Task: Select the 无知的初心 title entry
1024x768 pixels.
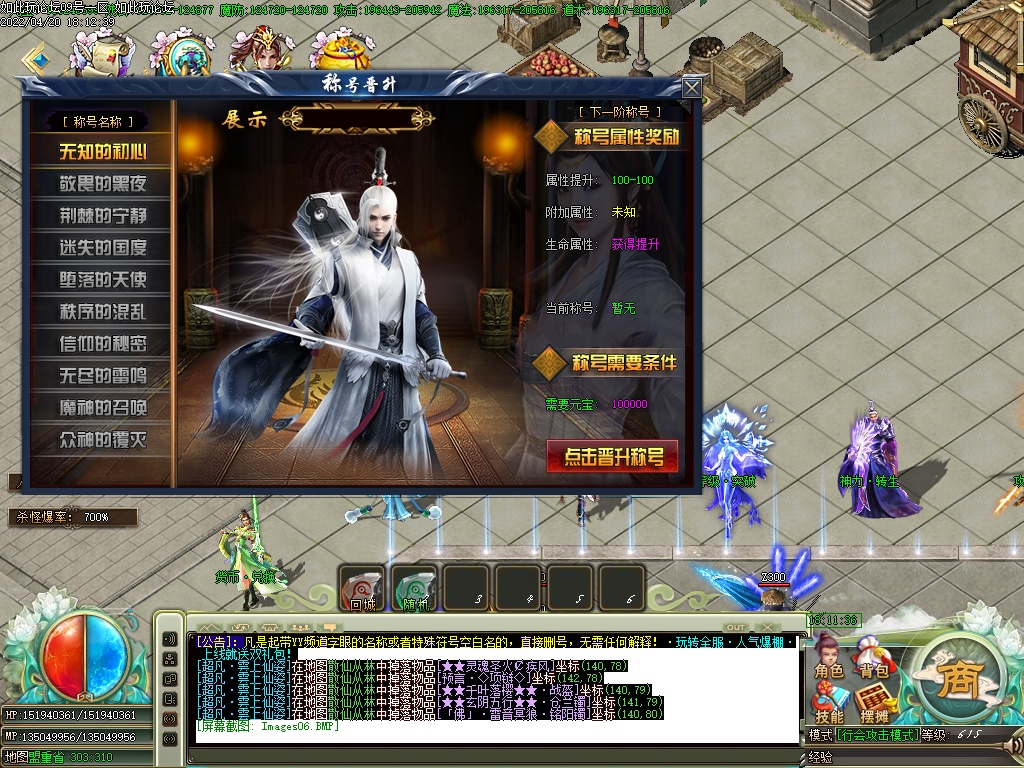Action: tap(102, 152)
